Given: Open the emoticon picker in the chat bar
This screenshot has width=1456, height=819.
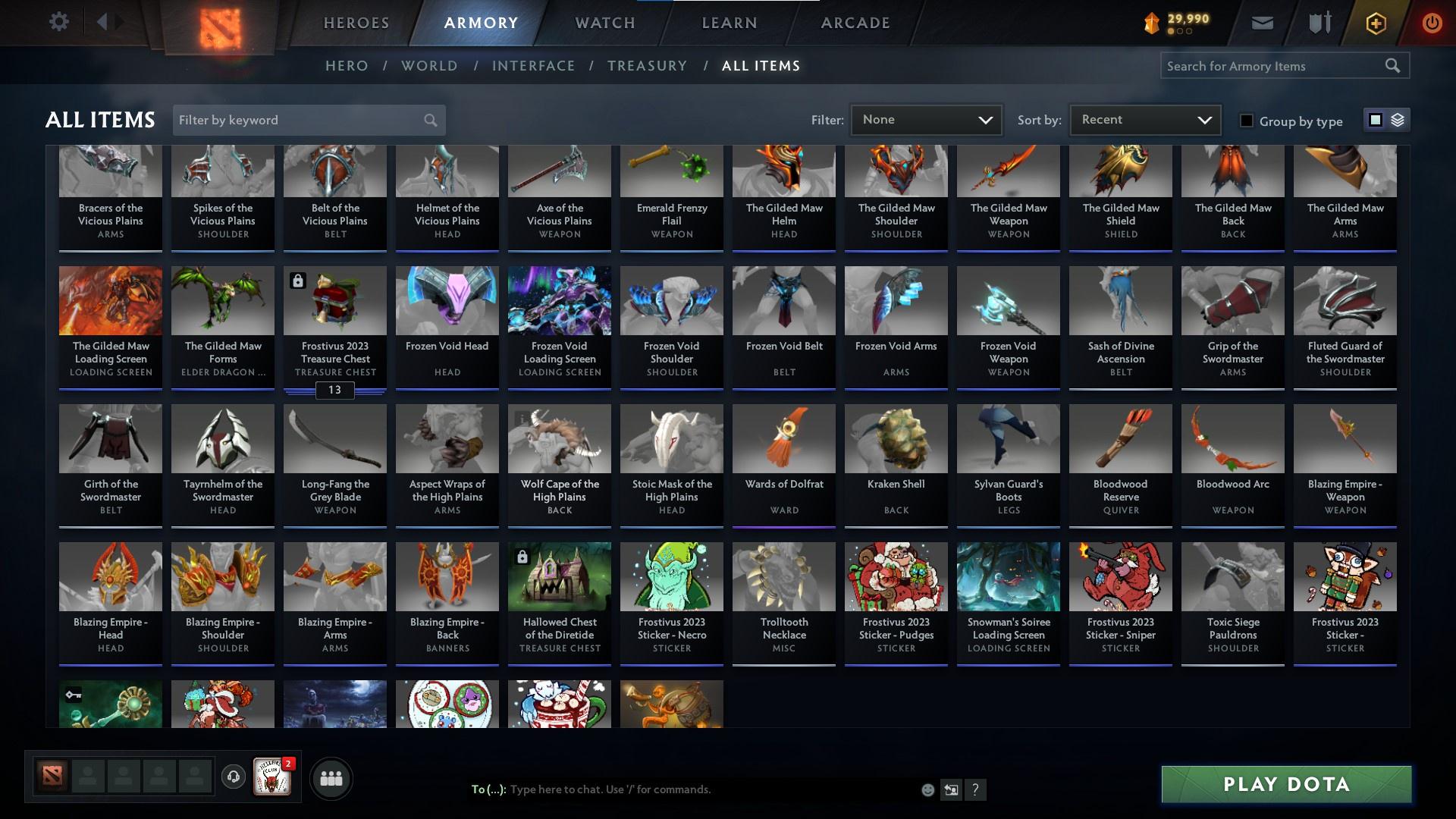Looking at the screenshot, I should 927,789.
